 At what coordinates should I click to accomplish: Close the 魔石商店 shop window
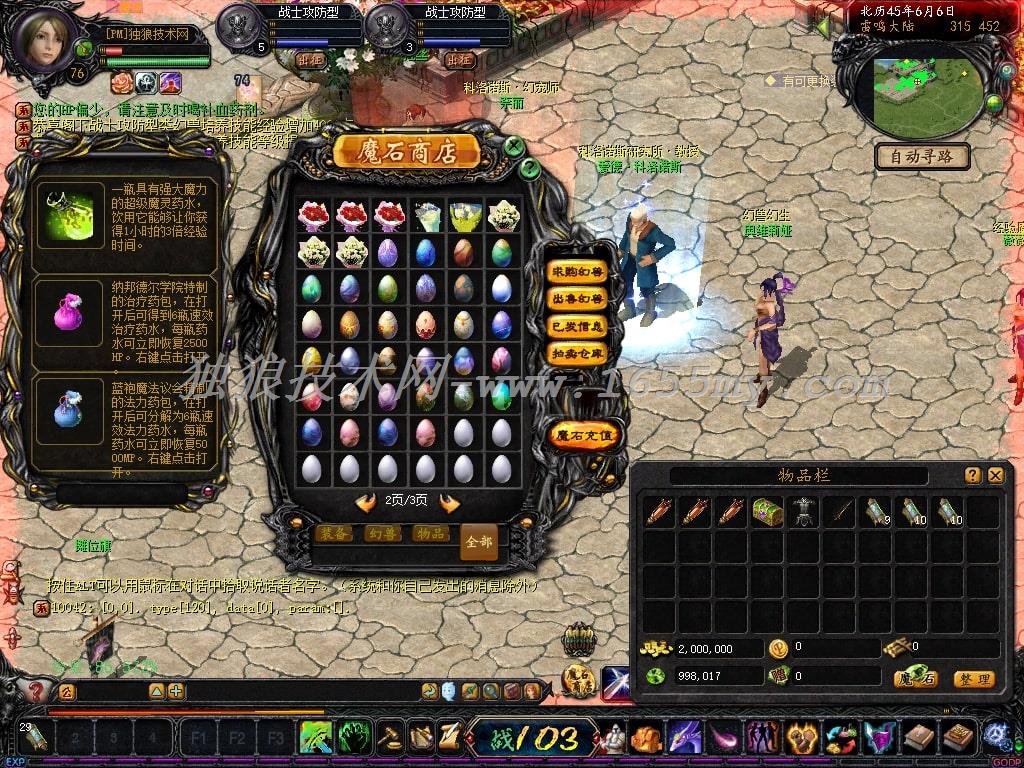pyautogui.click(x=514, y=146)
